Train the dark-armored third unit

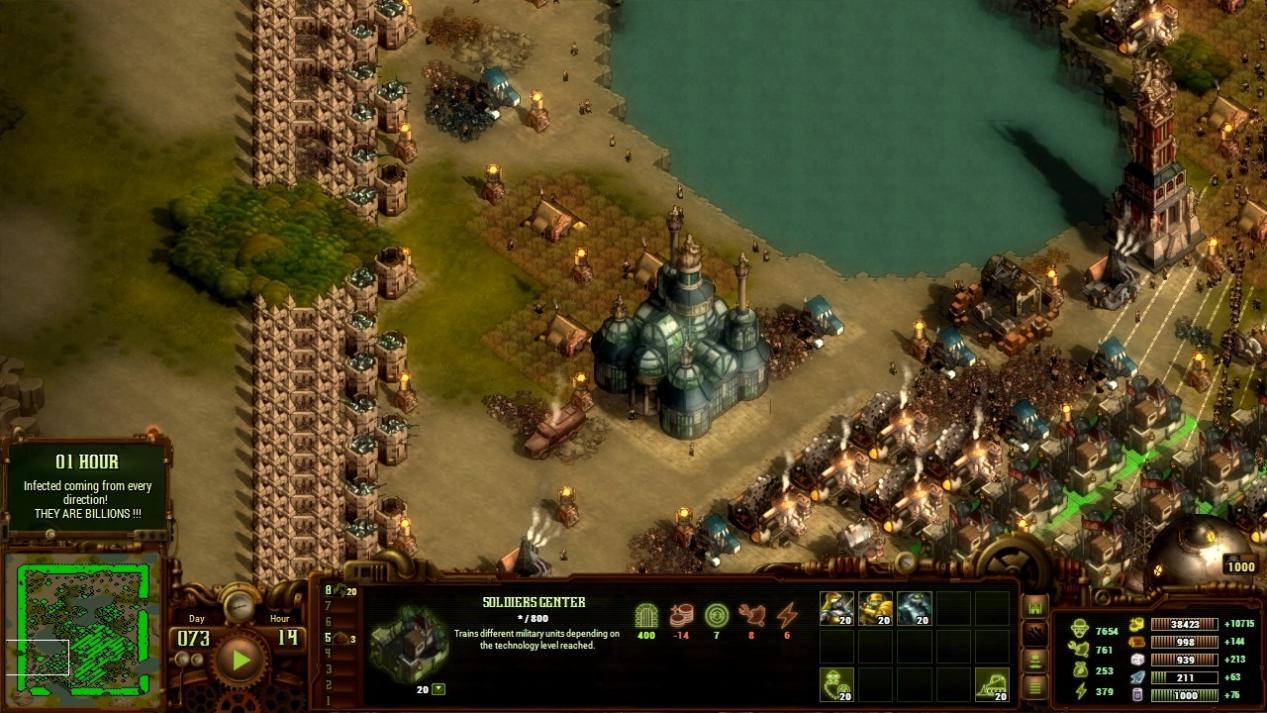pos(914,608)
